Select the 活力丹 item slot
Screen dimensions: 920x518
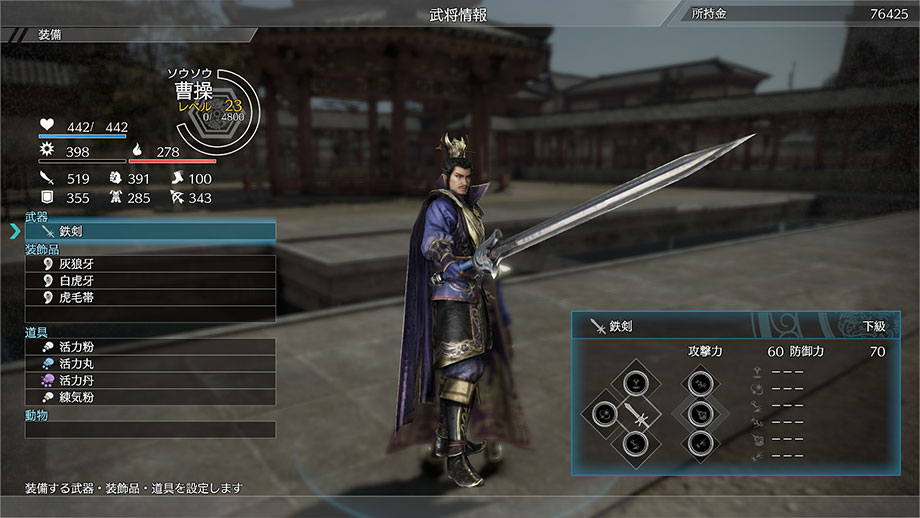tap(150, 381)
